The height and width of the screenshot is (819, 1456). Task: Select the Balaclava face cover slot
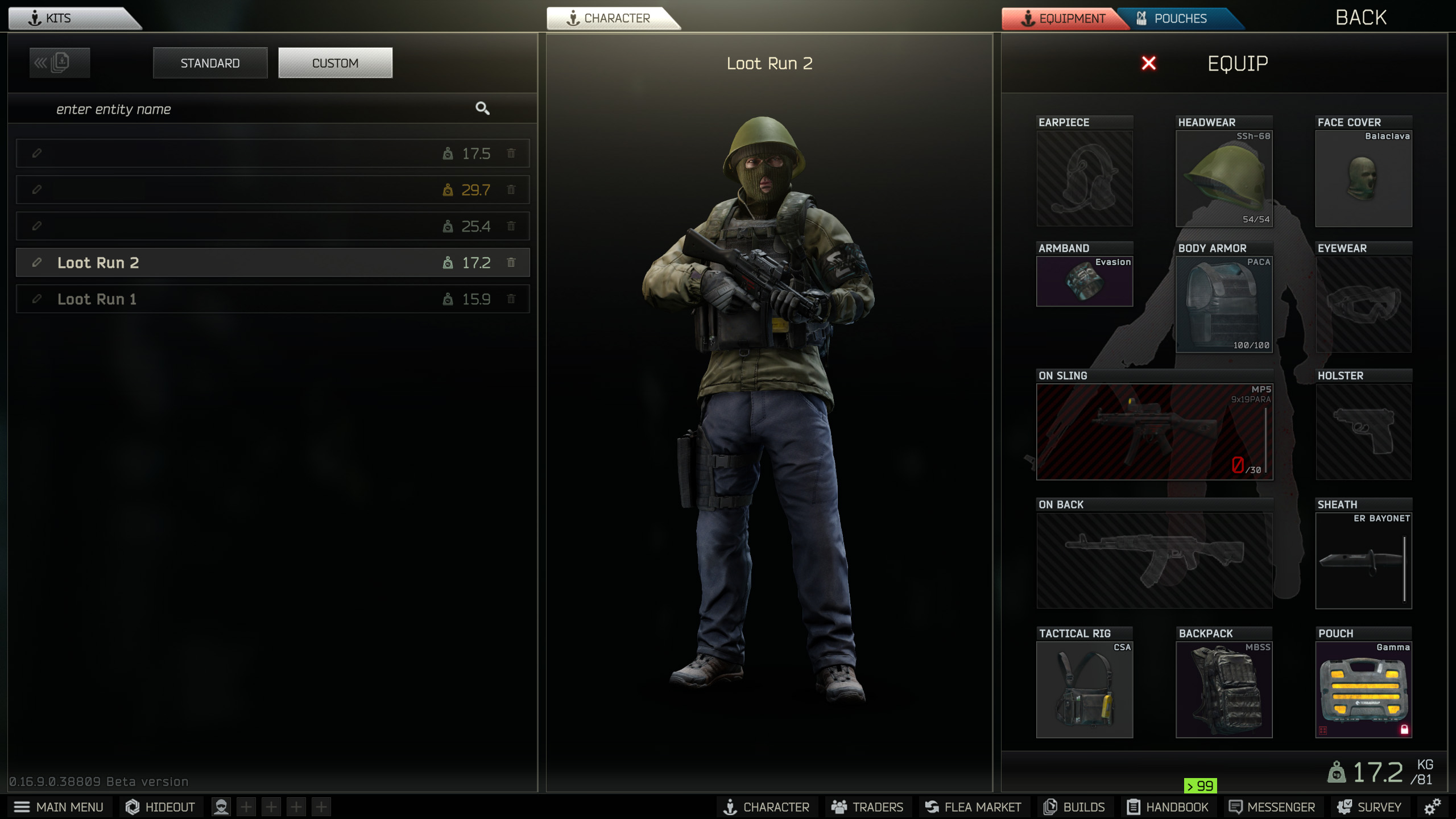pyautogui.click(x=1363, y=179)
